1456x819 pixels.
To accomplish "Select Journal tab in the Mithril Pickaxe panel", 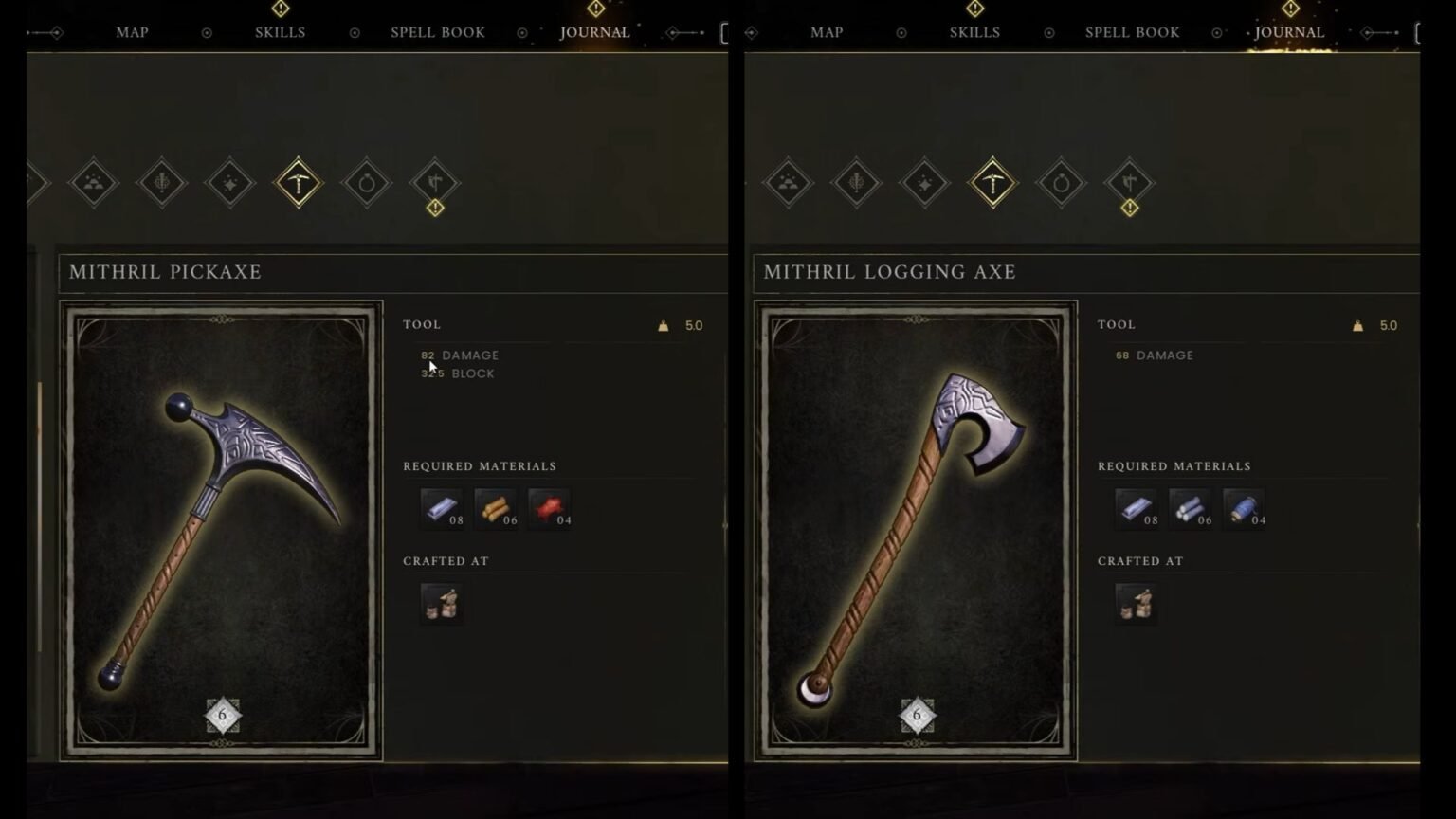I will pyautogui.click(x=594, y=32).
